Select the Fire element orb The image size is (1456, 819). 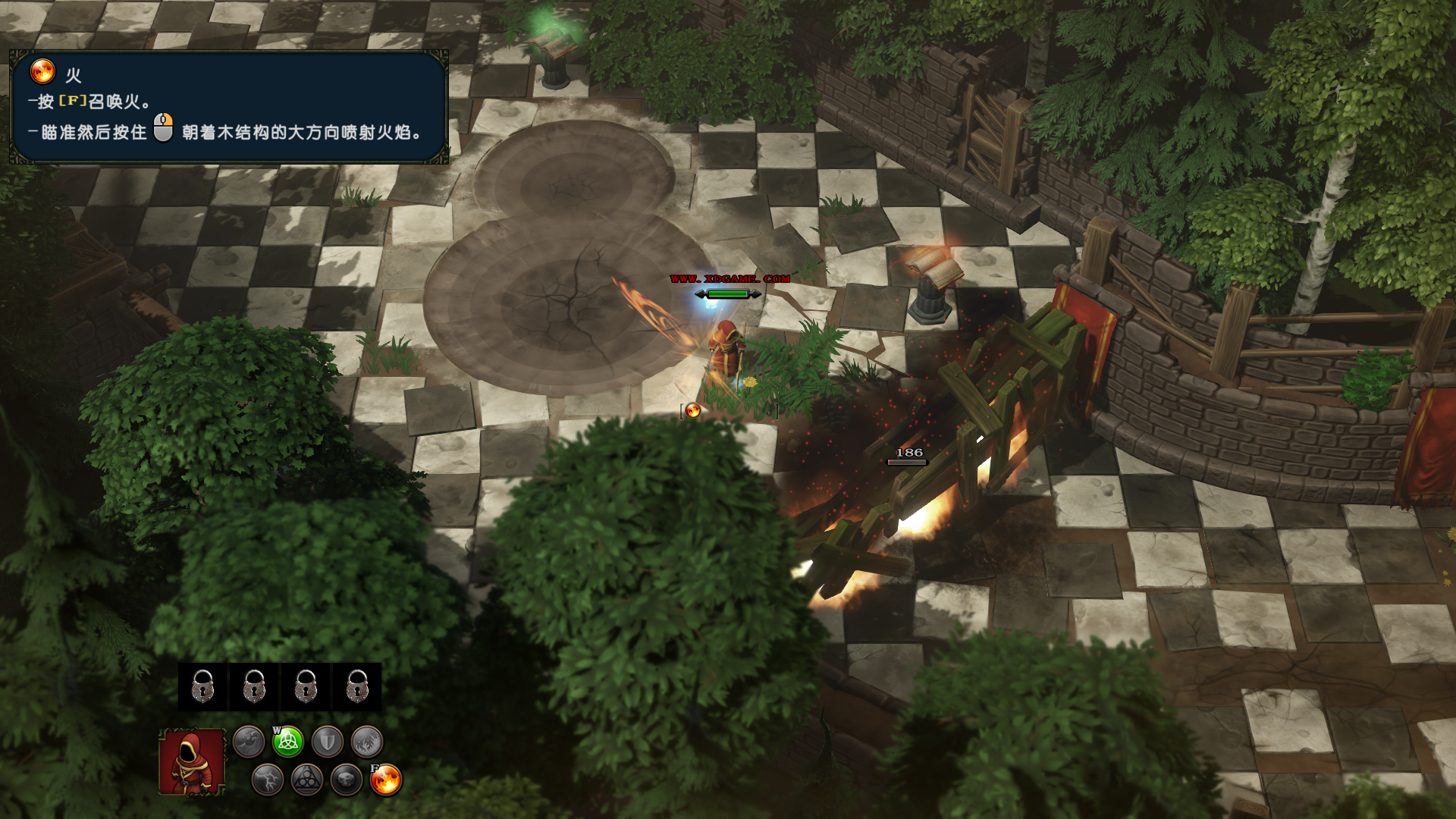point(386,780)
